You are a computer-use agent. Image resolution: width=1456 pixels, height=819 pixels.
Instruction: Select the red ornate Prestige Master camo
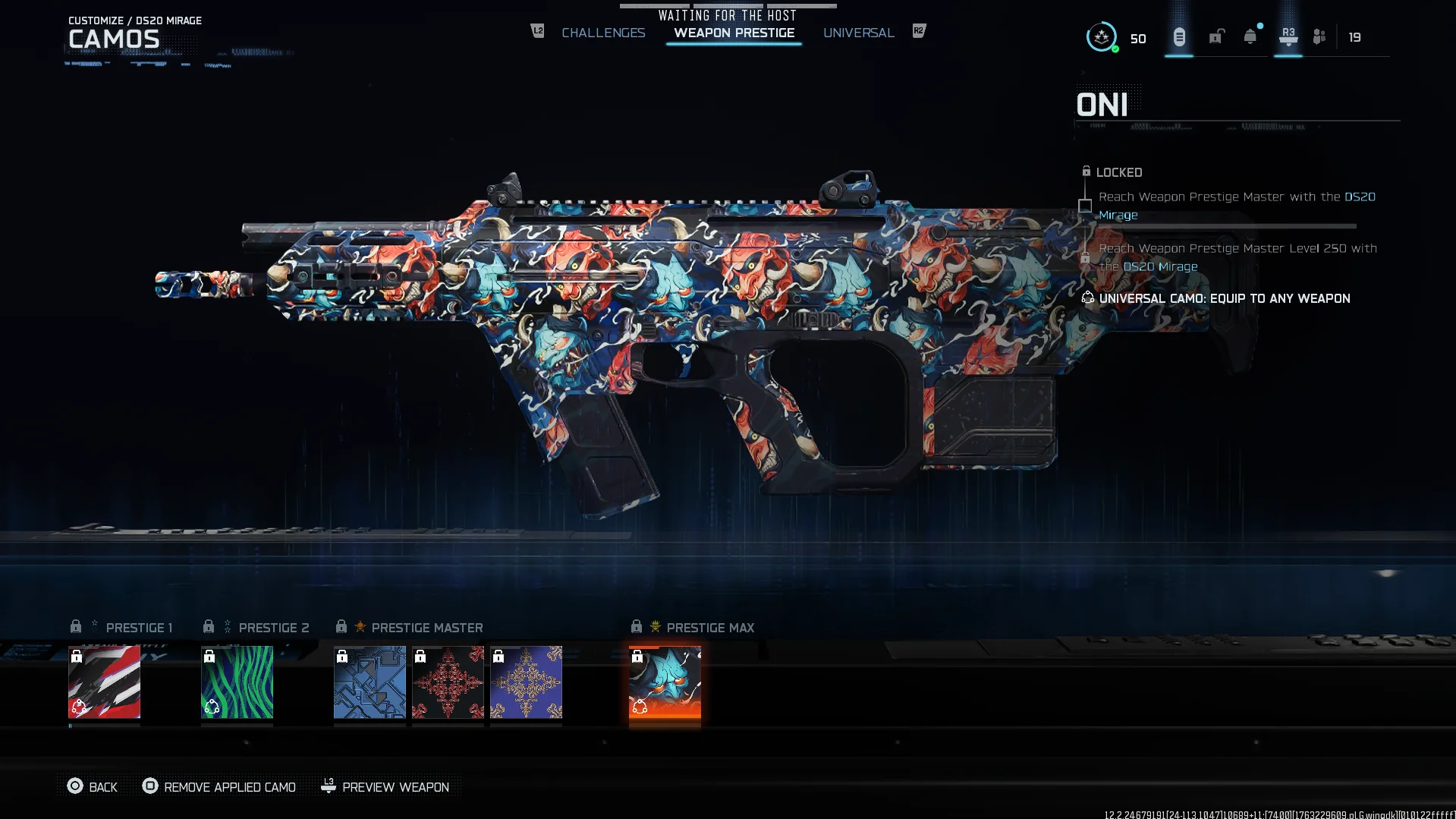[448, 682]
